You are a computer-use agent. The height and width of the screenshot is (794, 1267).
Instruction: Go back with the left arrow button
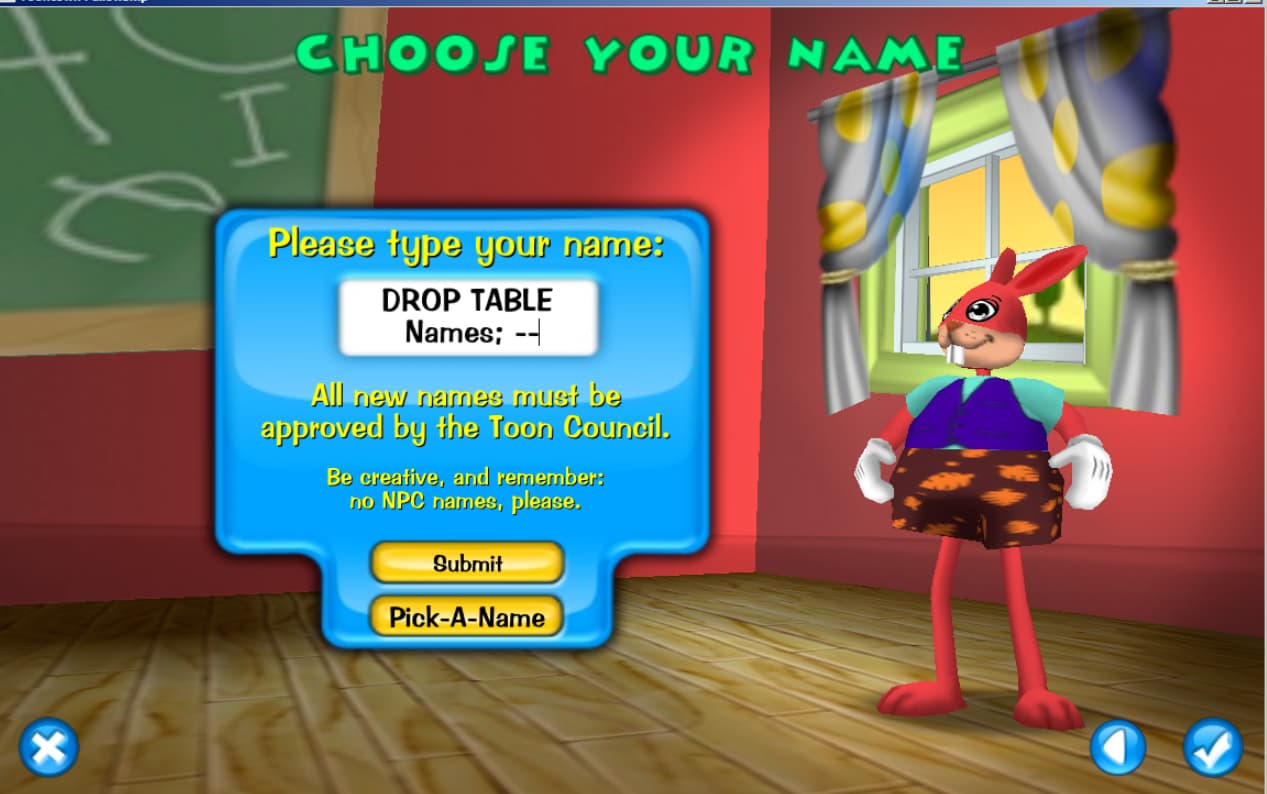coord(1117,747)
